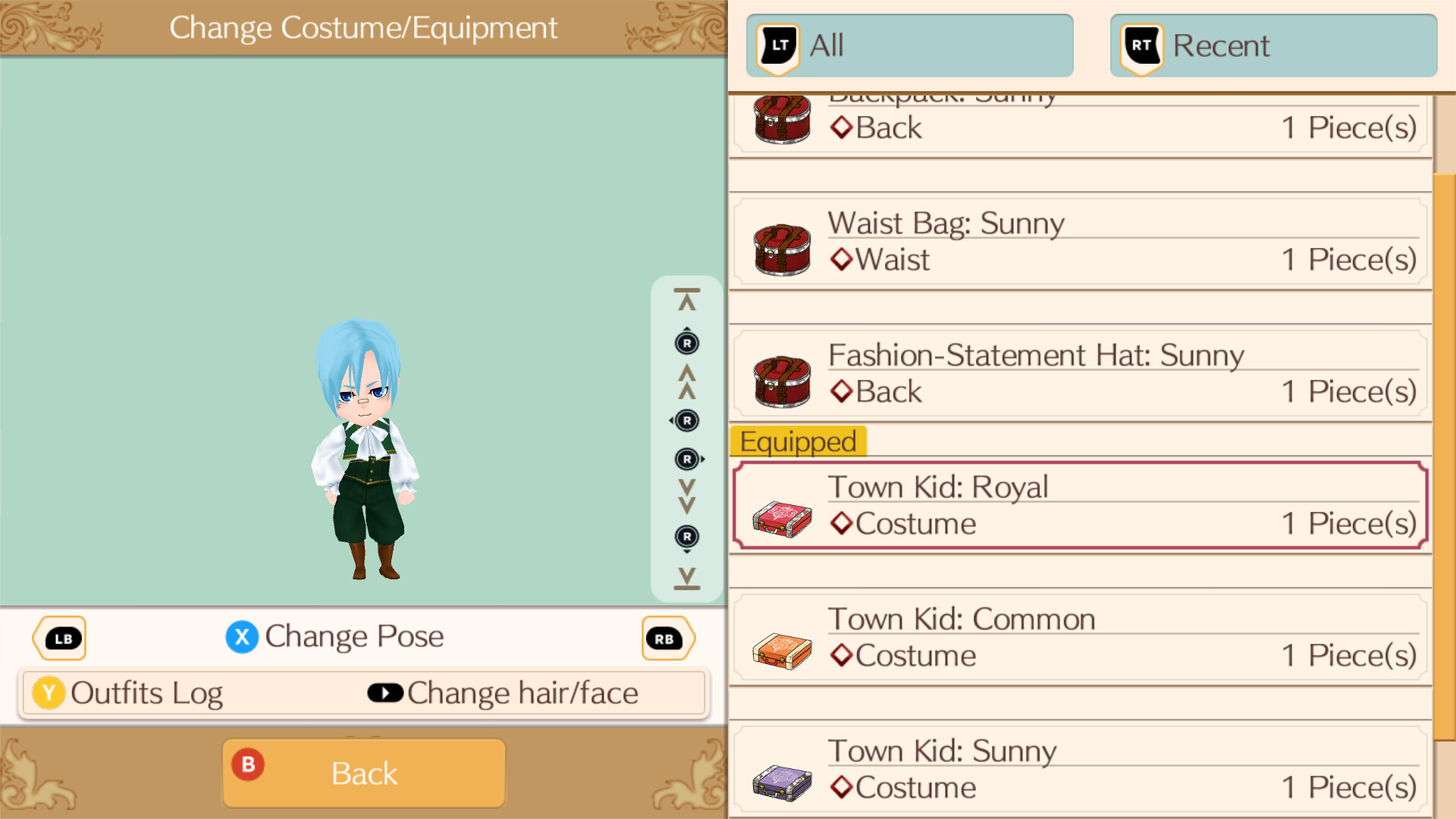Click the LT shoulder button icon
Viewport: 1456px width, 819px height.
click(x=777, y=45)
